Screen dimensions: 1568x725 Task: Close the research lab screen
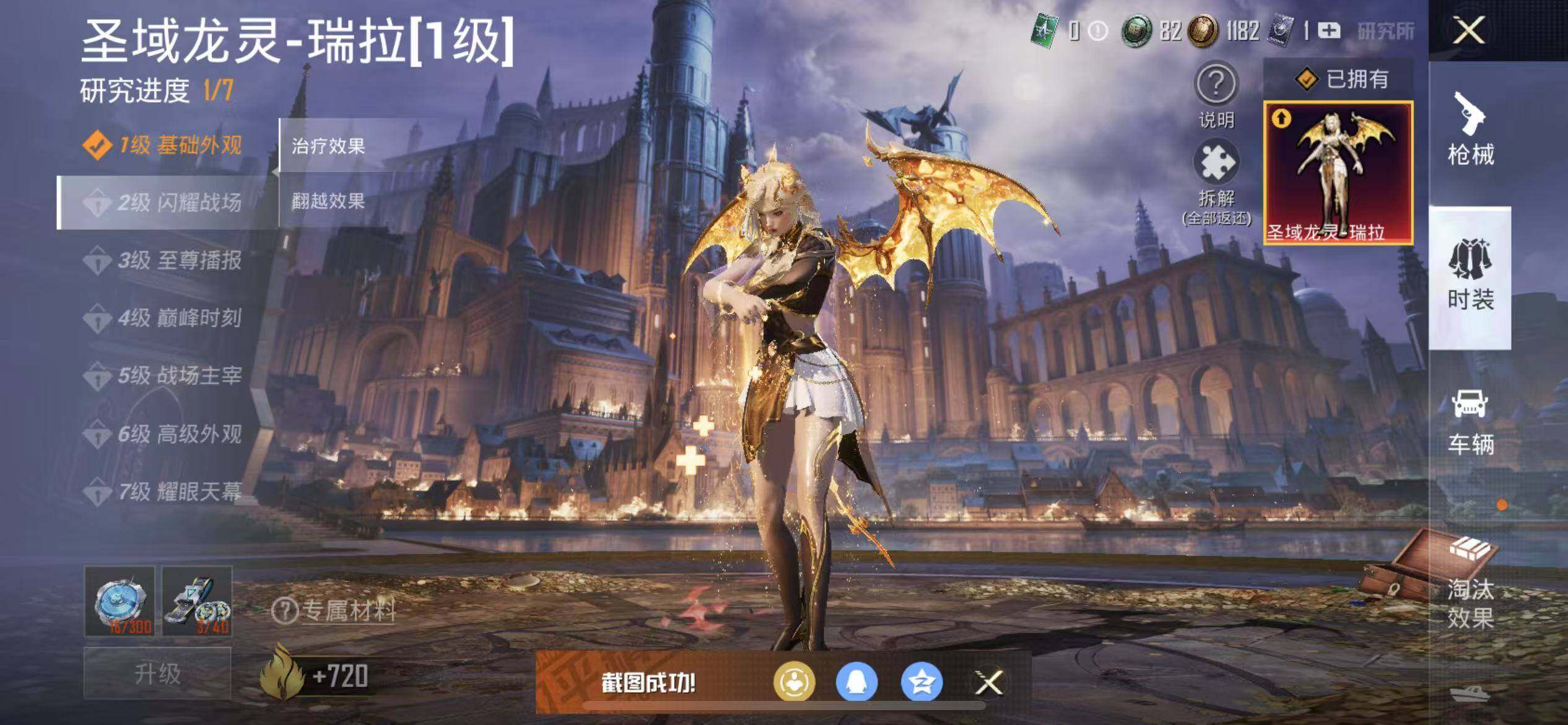[1469, 30]
